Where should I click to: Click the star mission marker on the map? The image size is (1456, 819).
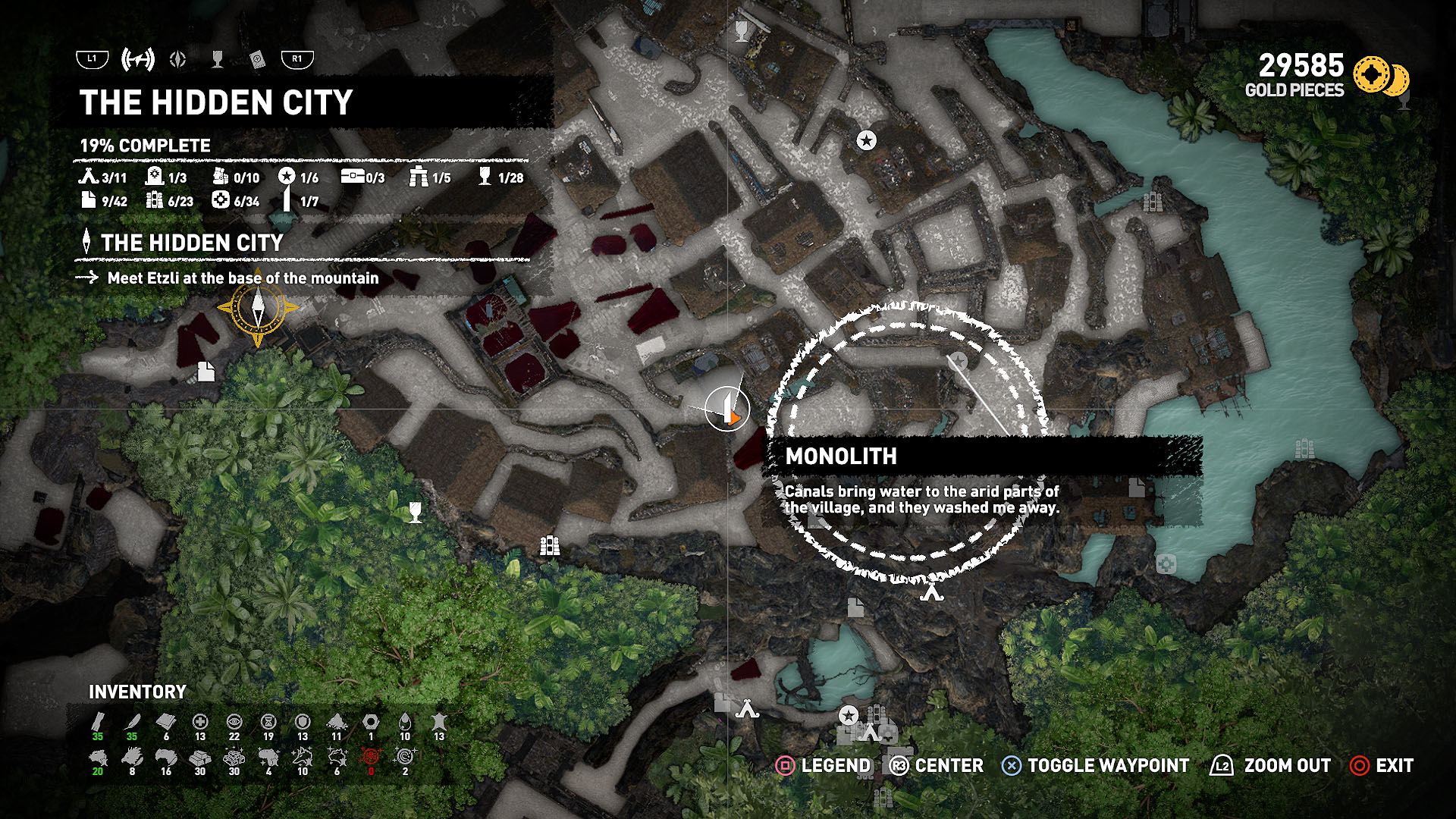click(865, 140)
